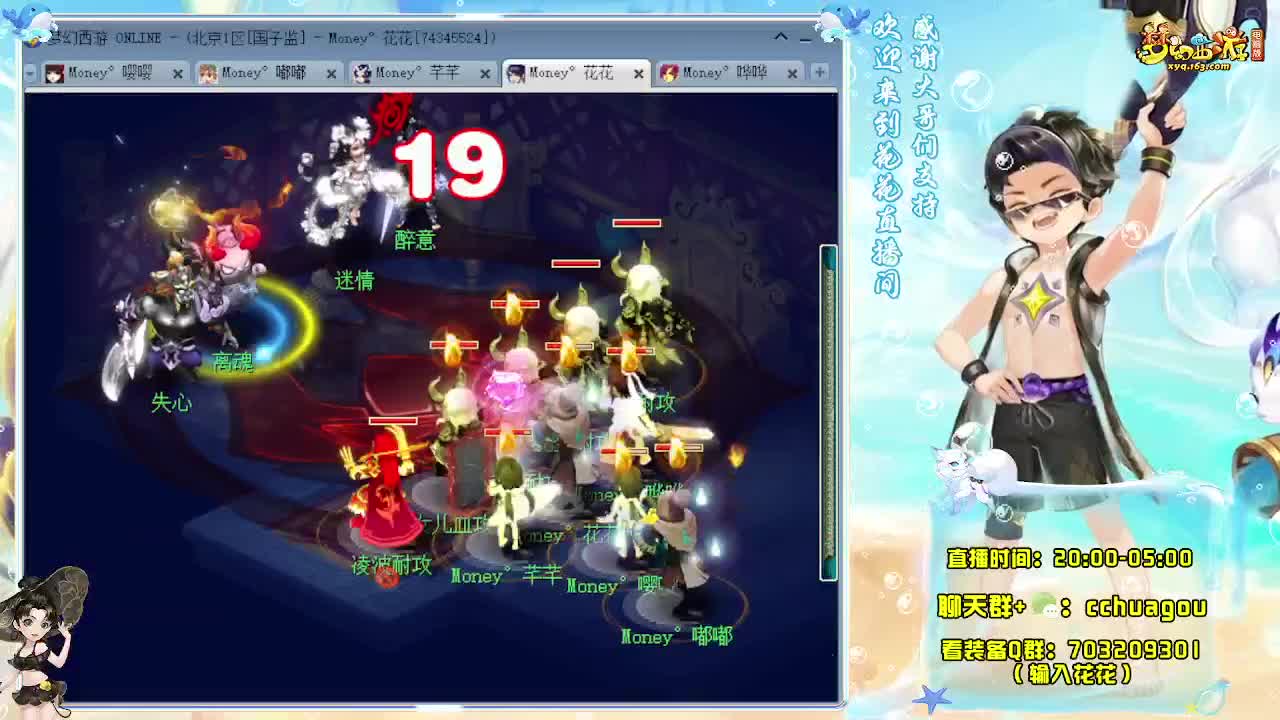
Task: Close the Money°嘟嘟 tab
Action: click(x=331, y=73)
